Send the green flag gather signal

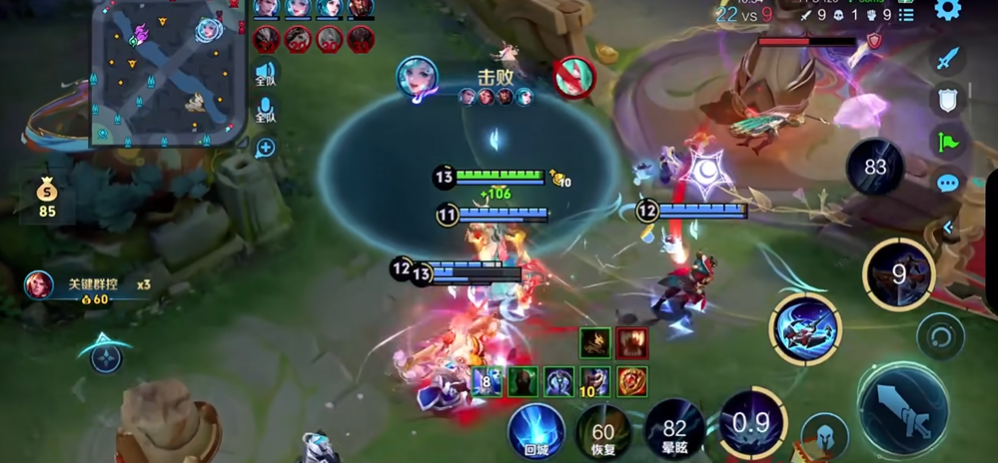pyautogui.click(x=947, y=141)
